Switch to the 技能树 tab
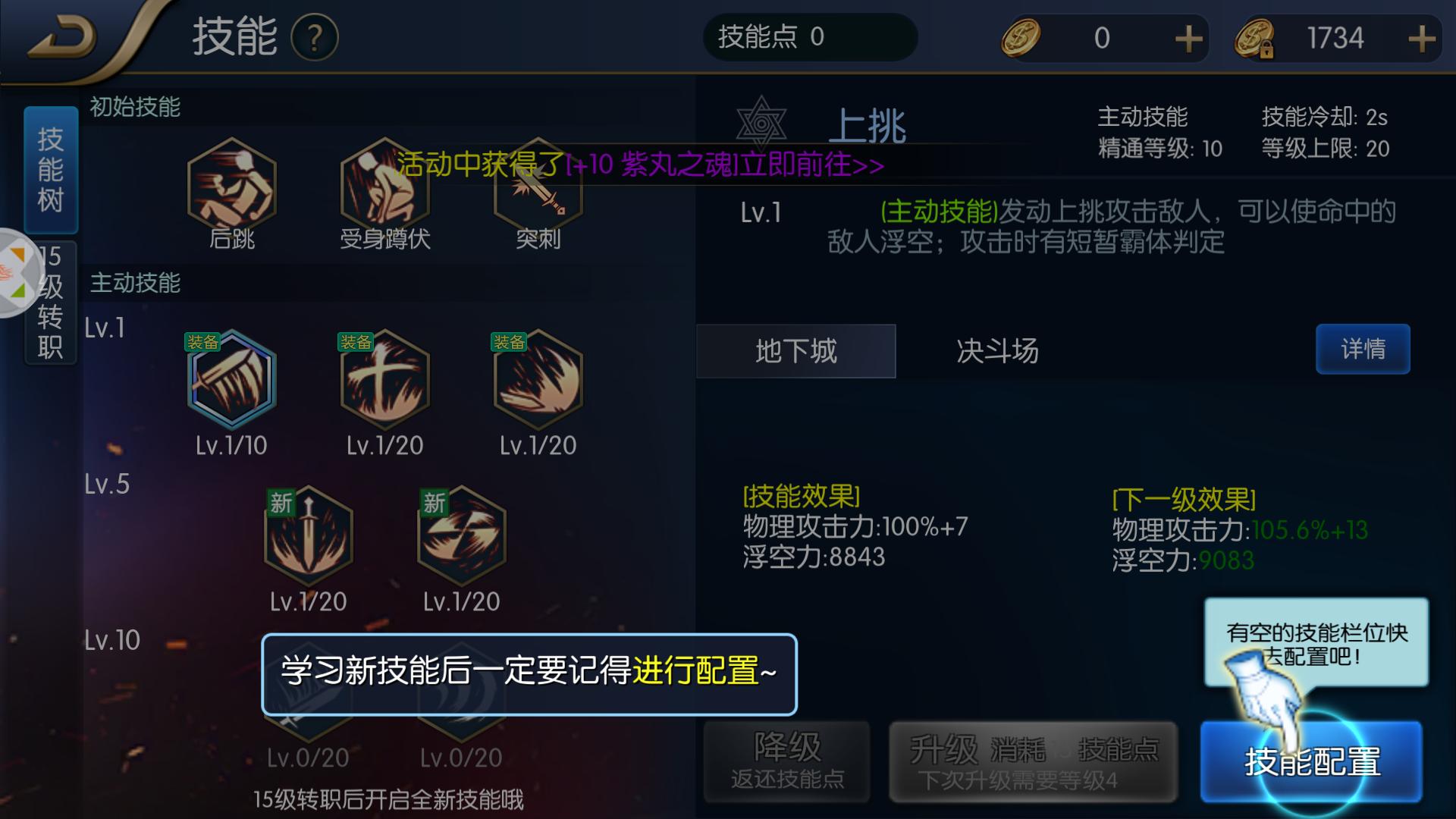This screenshot has height=819, width=1456. (x=50, y=171)
